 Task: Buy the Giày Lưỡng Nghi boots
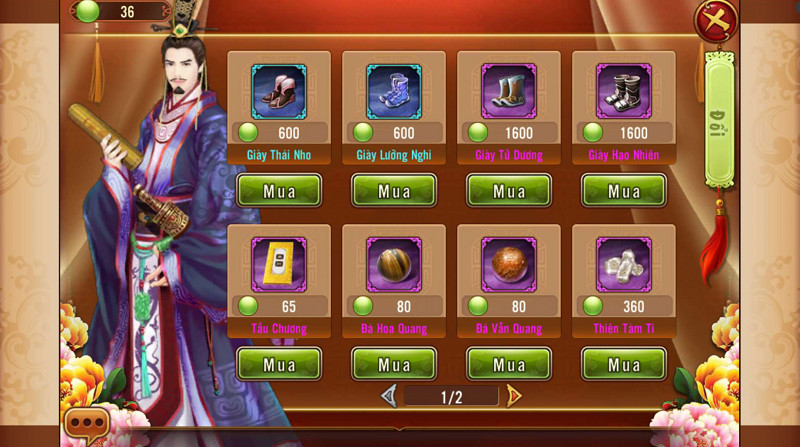click(x=394, y=190)
